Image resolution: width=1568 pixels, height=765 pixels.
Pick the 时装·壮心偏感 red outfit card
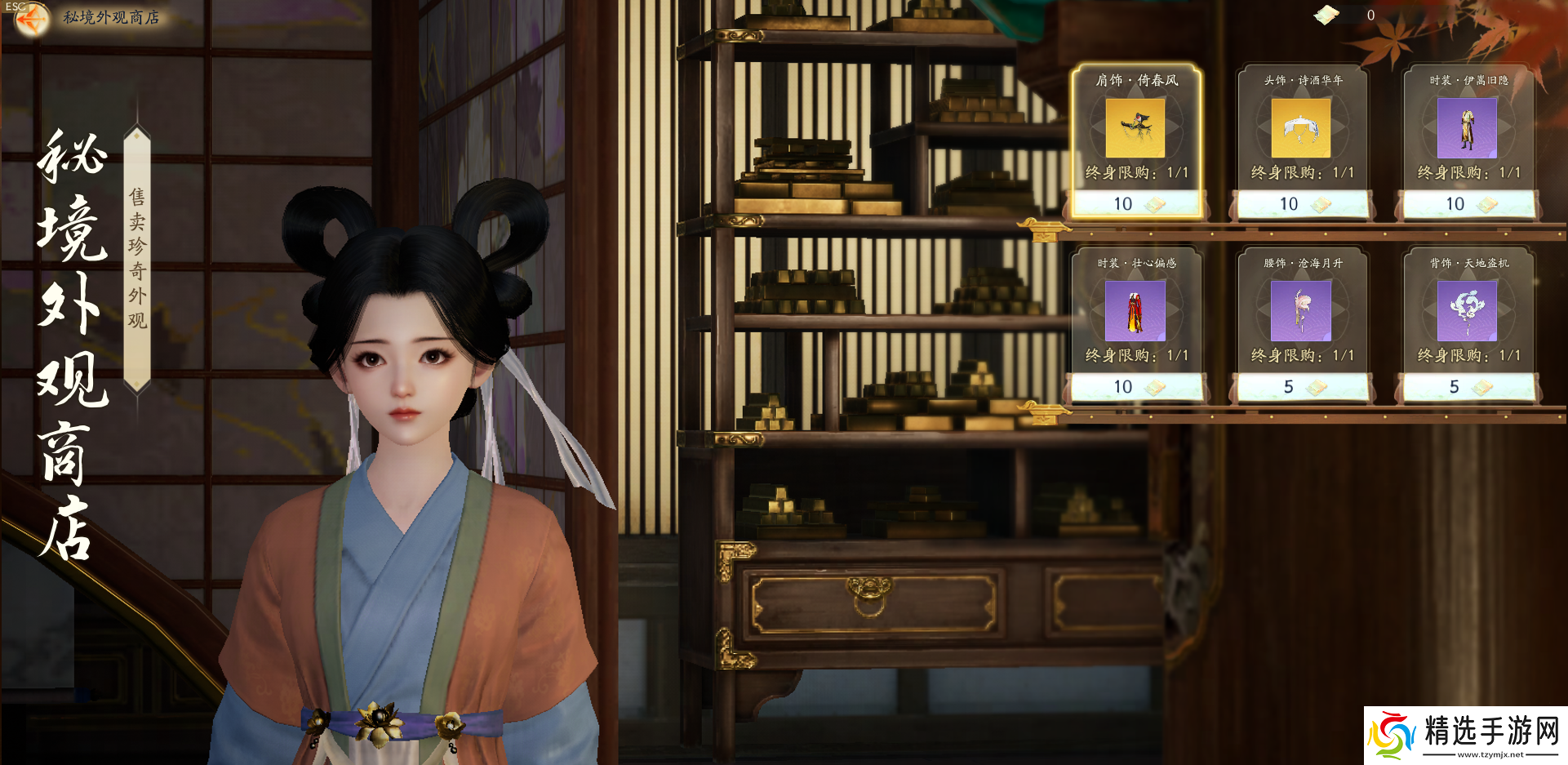1135,311
